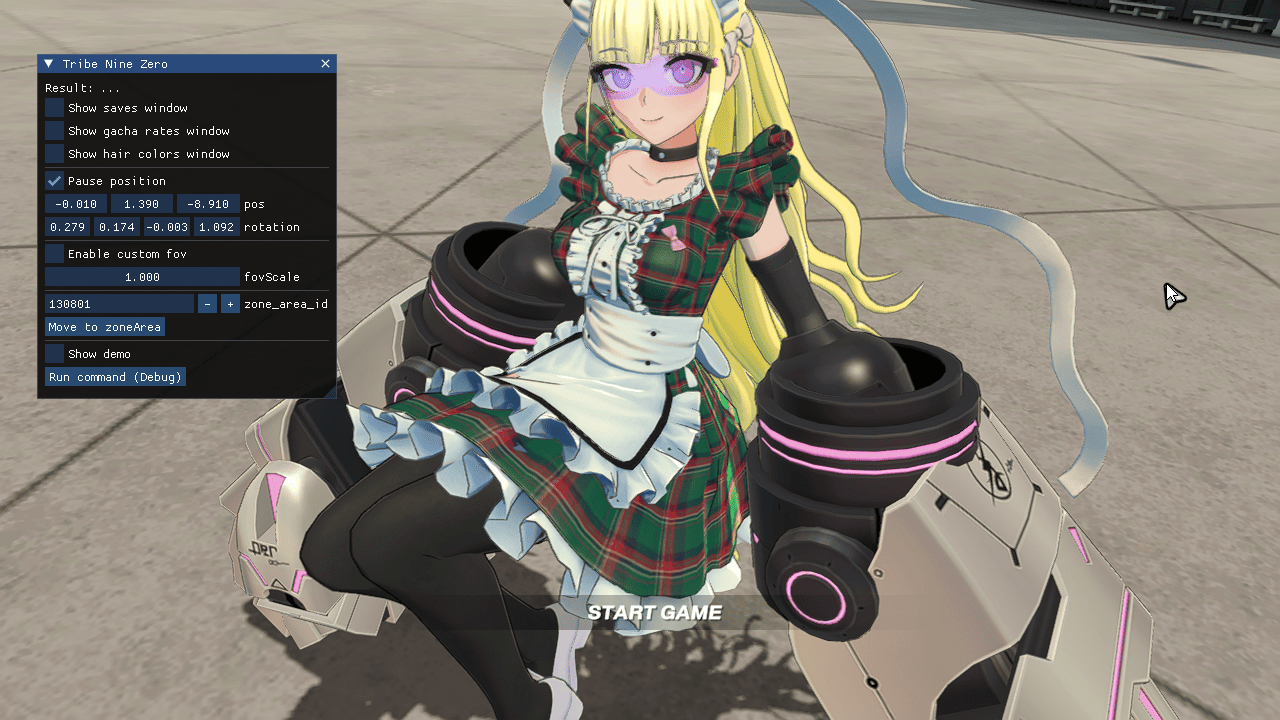Click START GAME to begin playing
The width and height of the screenshot is (1280, 720).
(x=656, y=612)
